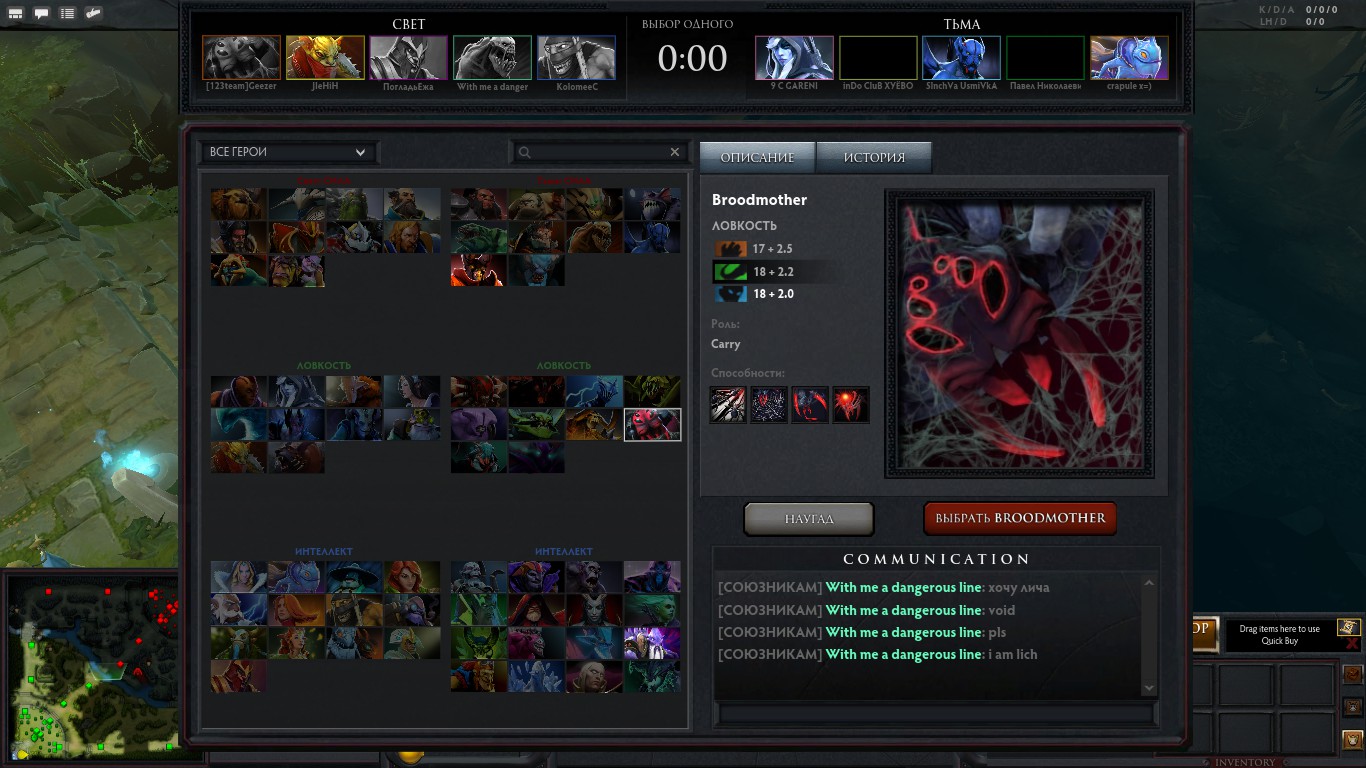Viewport: 1366px width, 768px height.
Task: Click the chat message input box
Action: [935, 714]
